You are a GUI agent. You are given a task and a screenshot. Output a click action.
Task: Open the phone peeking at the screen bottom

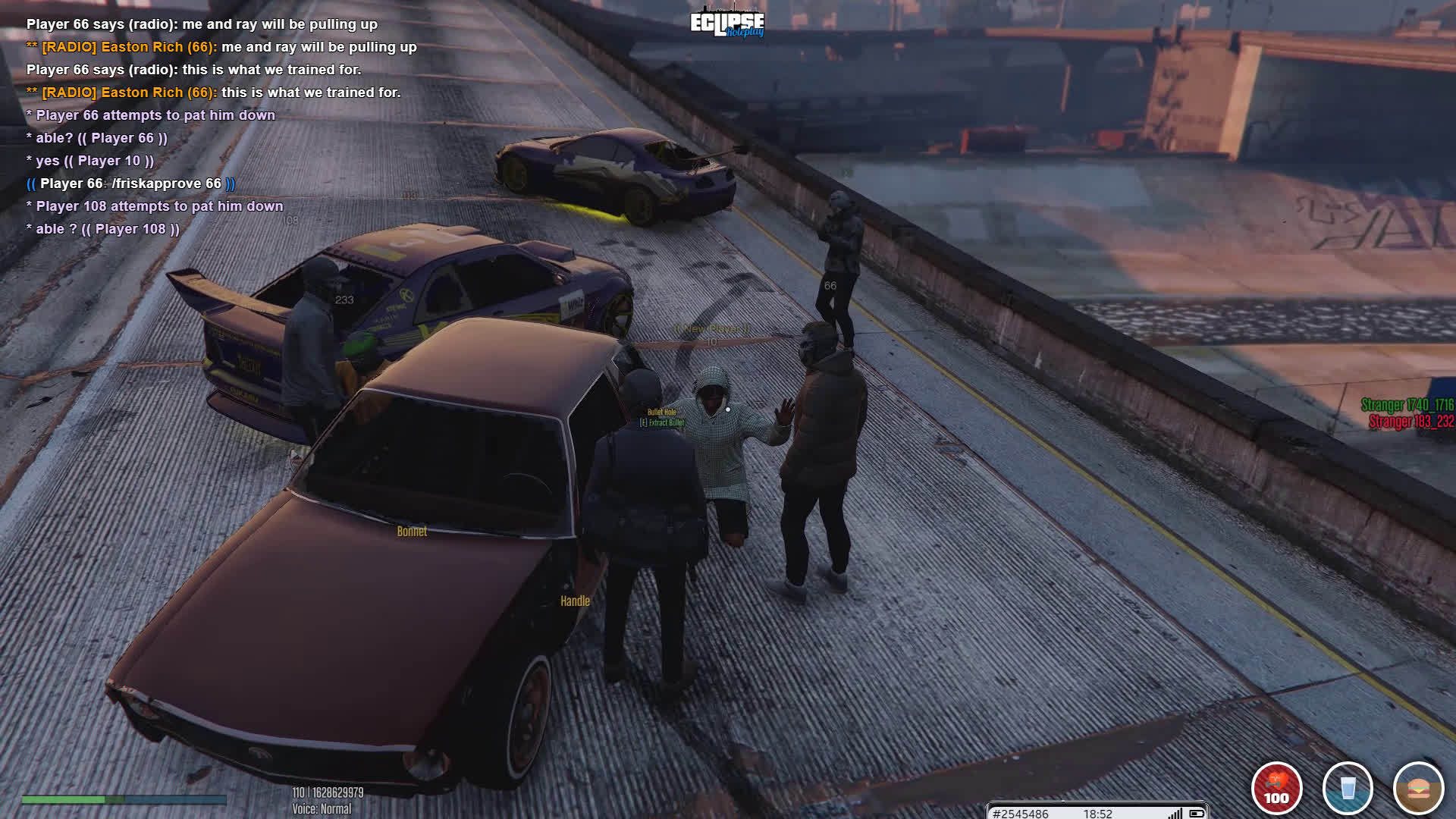1097,812
